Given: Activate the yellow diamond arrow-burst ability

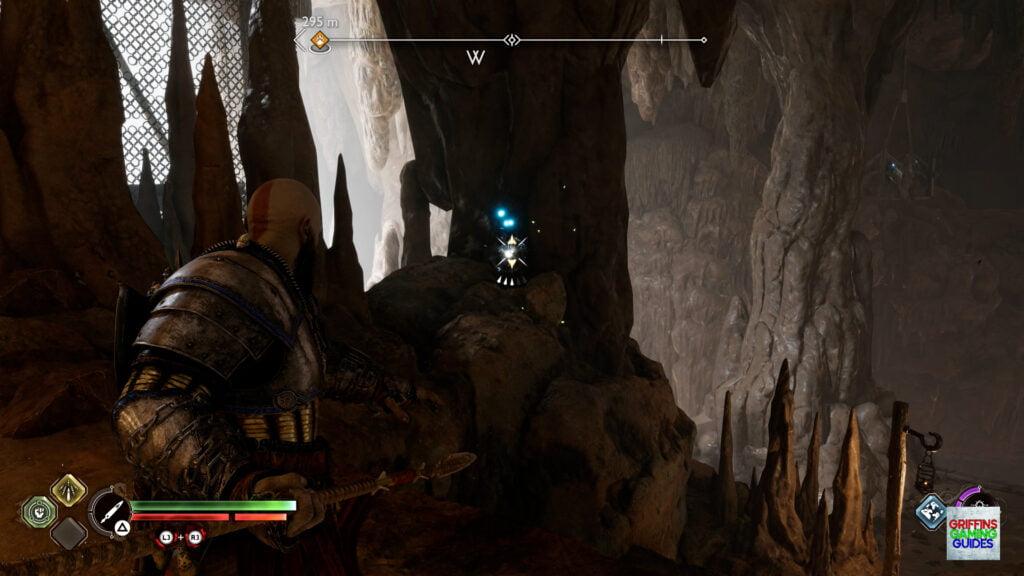Looking at the screenshot, I should tap(68, 490).
